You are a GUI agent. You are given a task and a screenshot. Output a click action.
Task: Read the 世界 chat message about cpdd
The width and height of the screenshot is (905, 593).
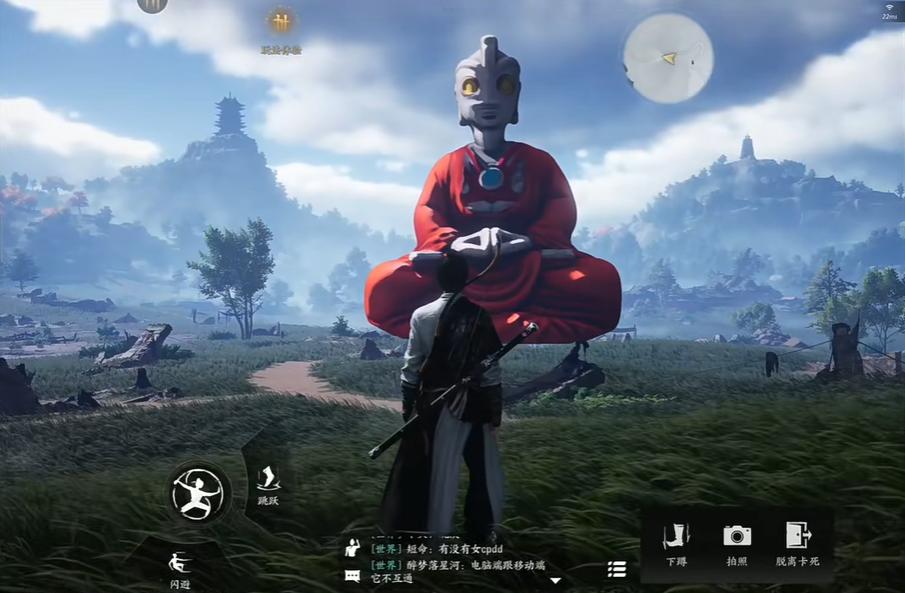[x=437, y=549]
